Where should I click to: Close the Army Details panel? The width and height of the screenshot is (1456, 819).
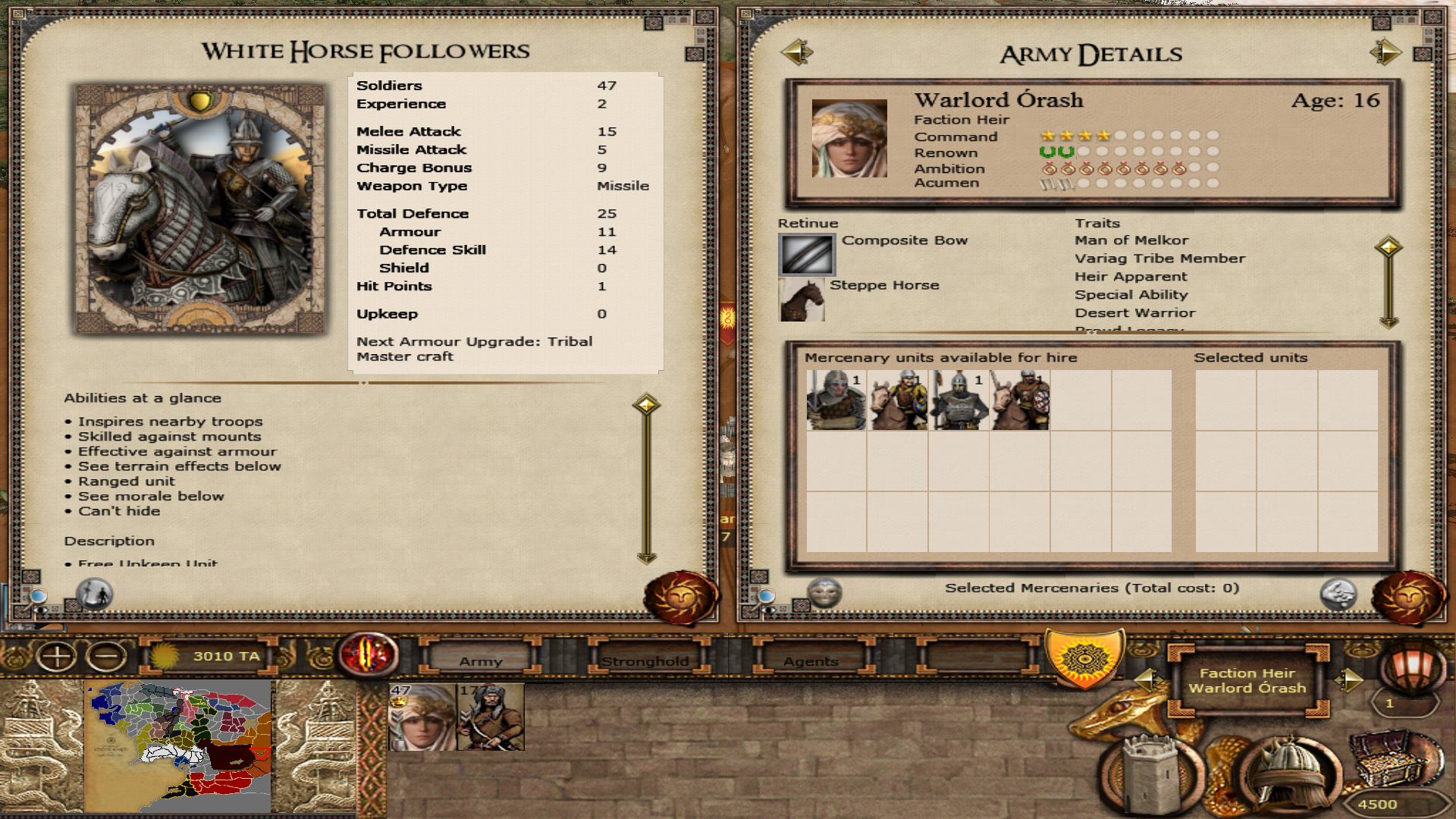1407,598
